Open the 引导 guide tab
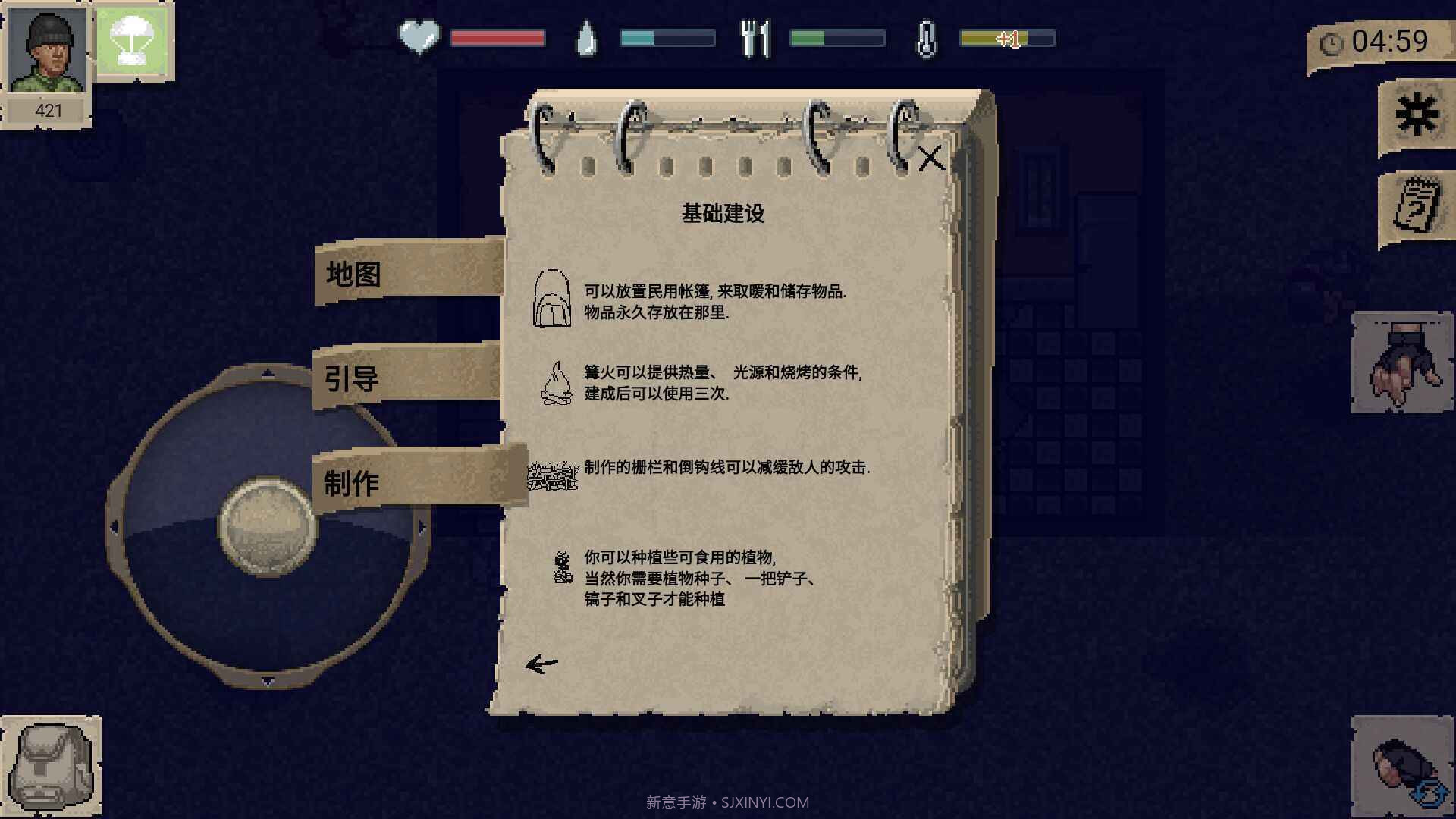 350,377
